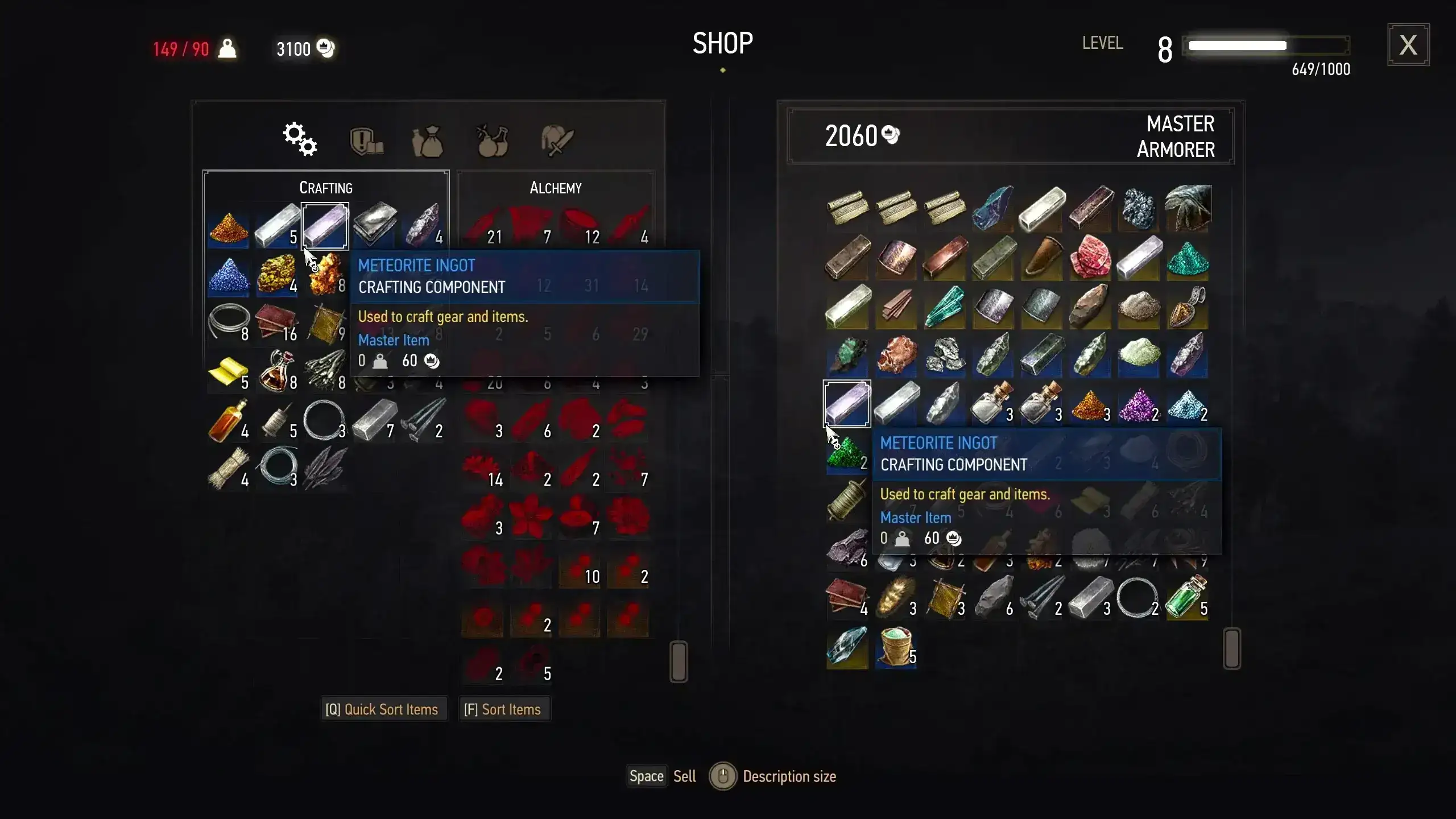Switch to the crafting gears category tab
This screenshot has height=819, width=1456.
click(300, 139)
